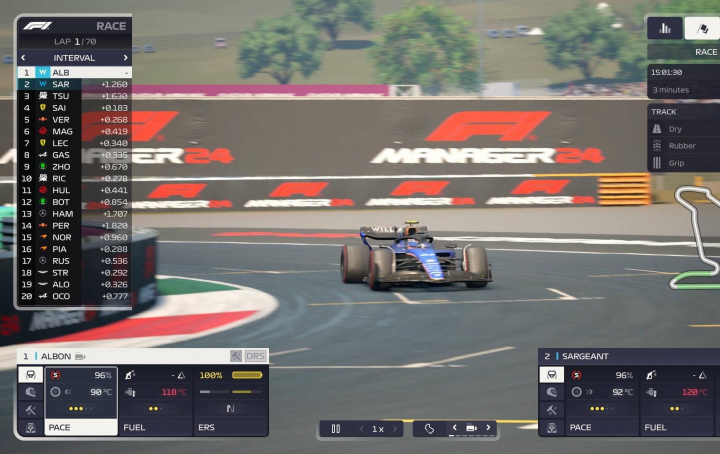Select Verstappen in the timing tower

pyautogui.click(x=60, y=119)
